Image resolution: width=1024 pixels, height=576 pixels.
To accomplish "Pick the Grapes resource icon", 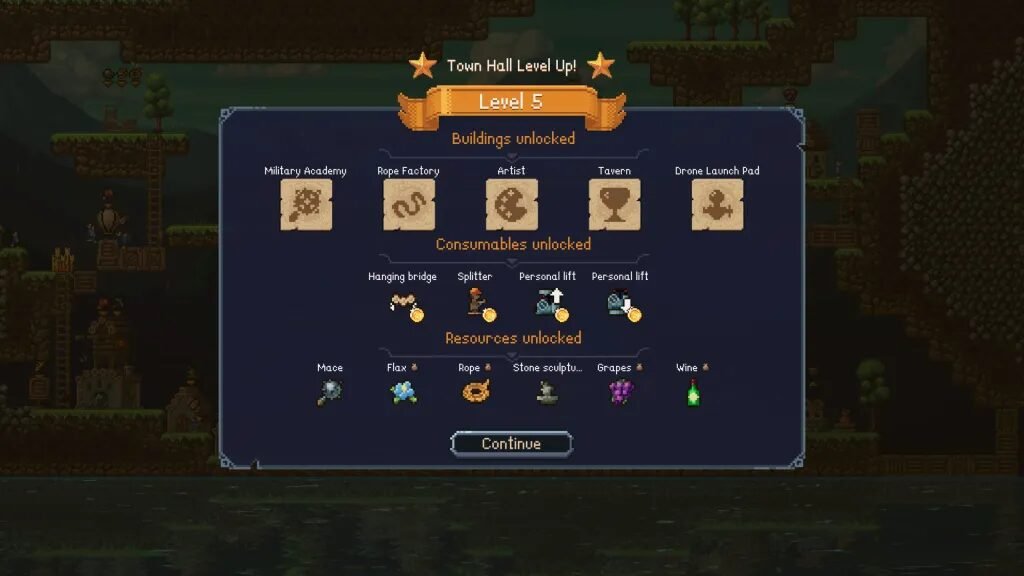I will (620, 392).
